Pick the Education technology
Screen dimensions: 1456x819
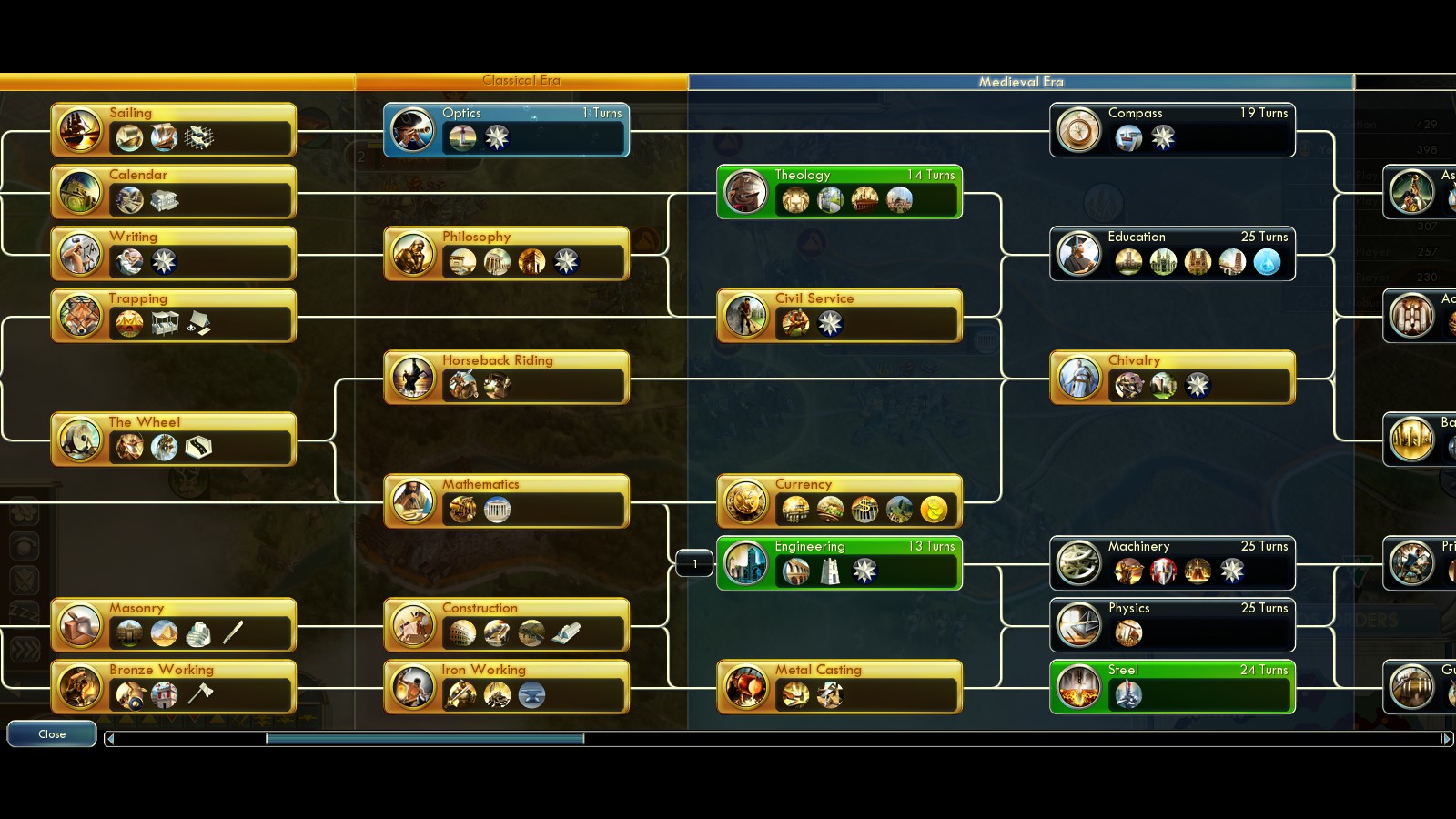point(1172,254)
